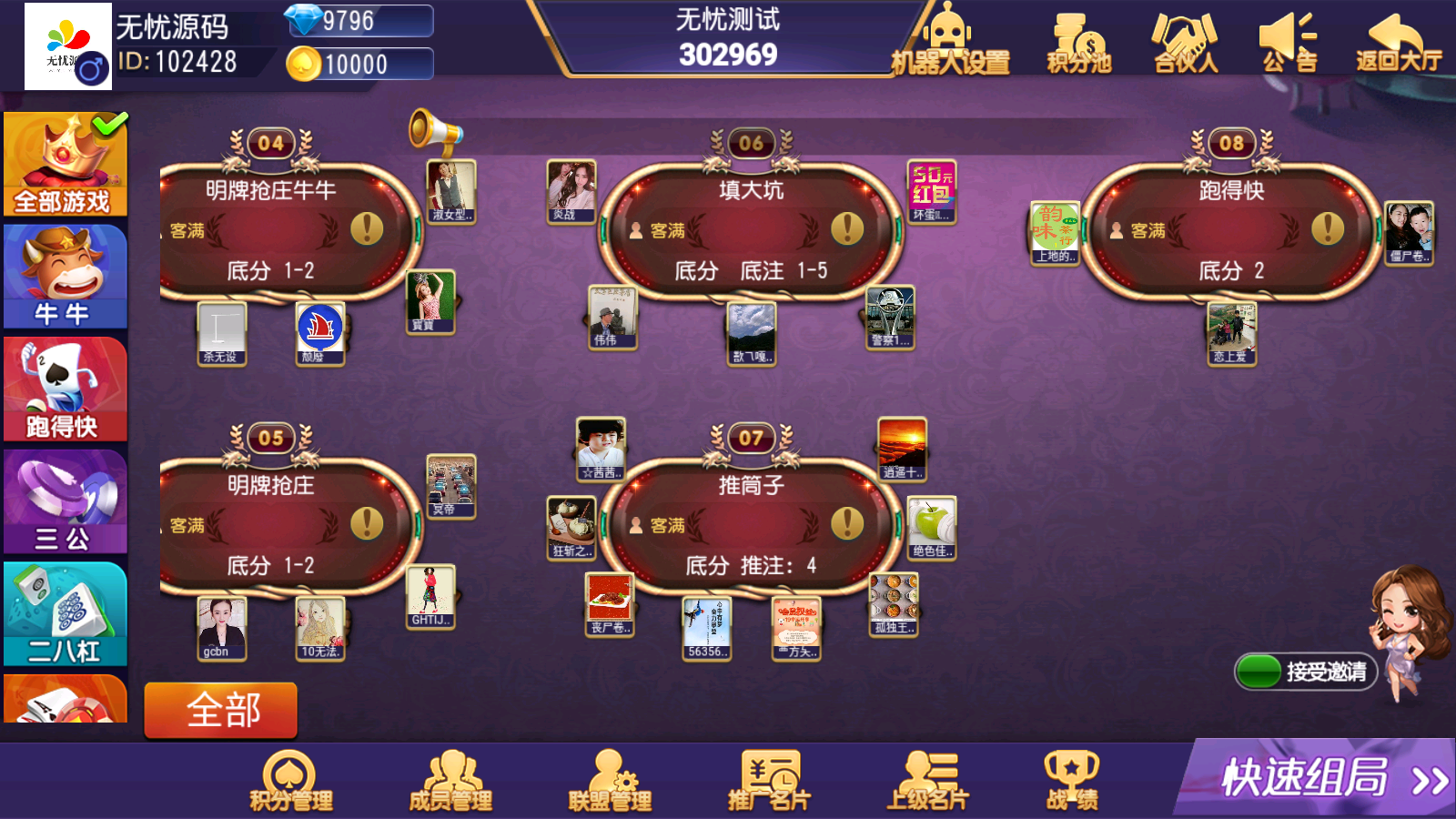Toggle the 接受邀请 invitation switch

[1260, 669]
